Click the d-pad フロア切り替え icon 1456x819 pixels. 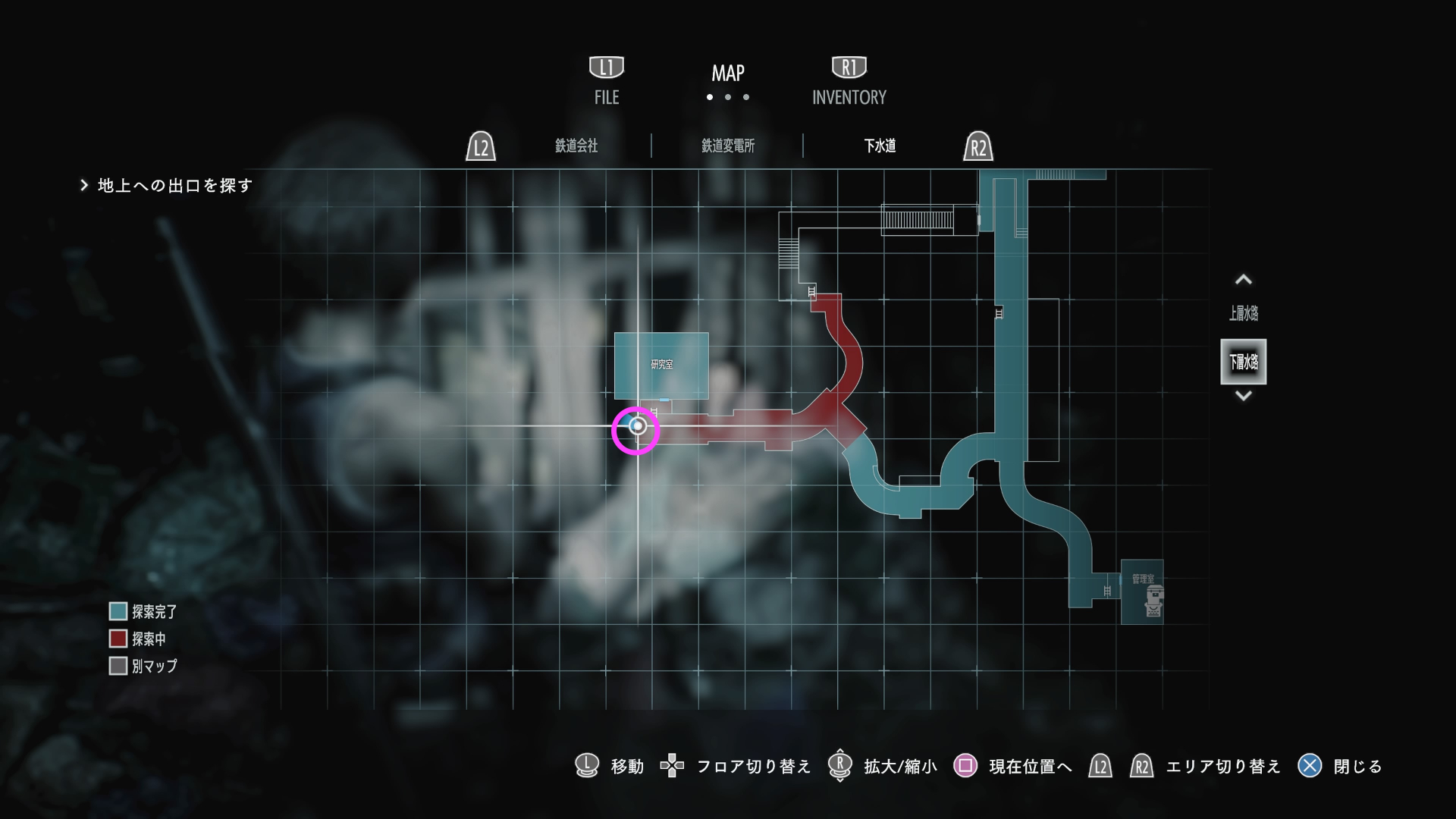(672, 766)
